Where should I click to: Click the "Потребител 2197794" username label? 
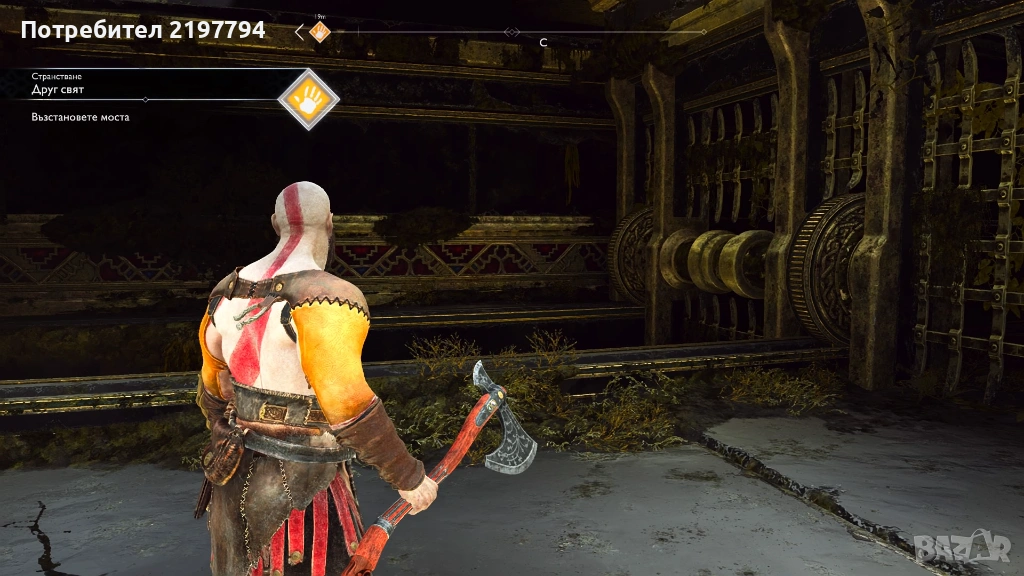(143, 30)
